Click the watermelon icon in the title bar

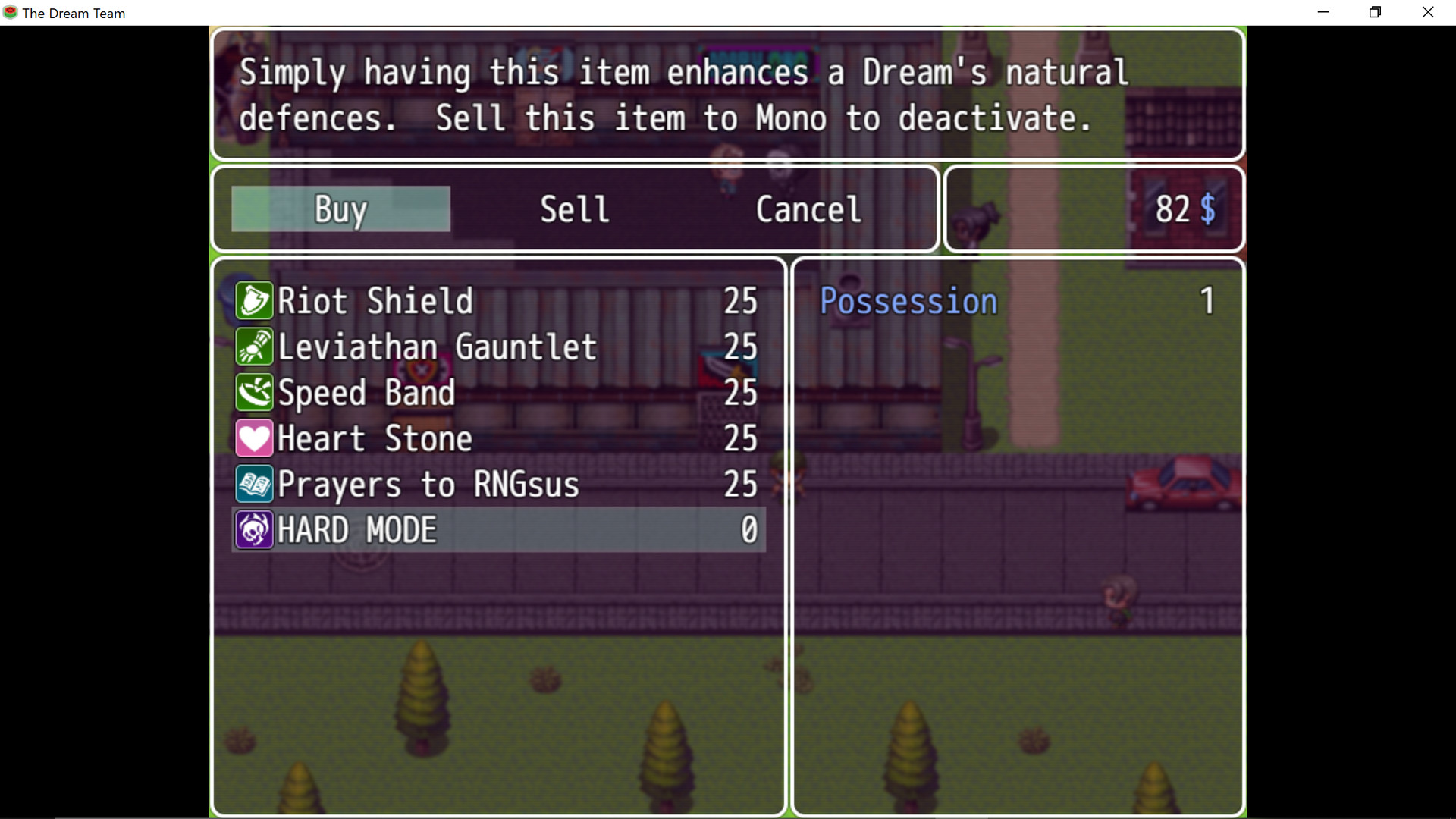10,12
